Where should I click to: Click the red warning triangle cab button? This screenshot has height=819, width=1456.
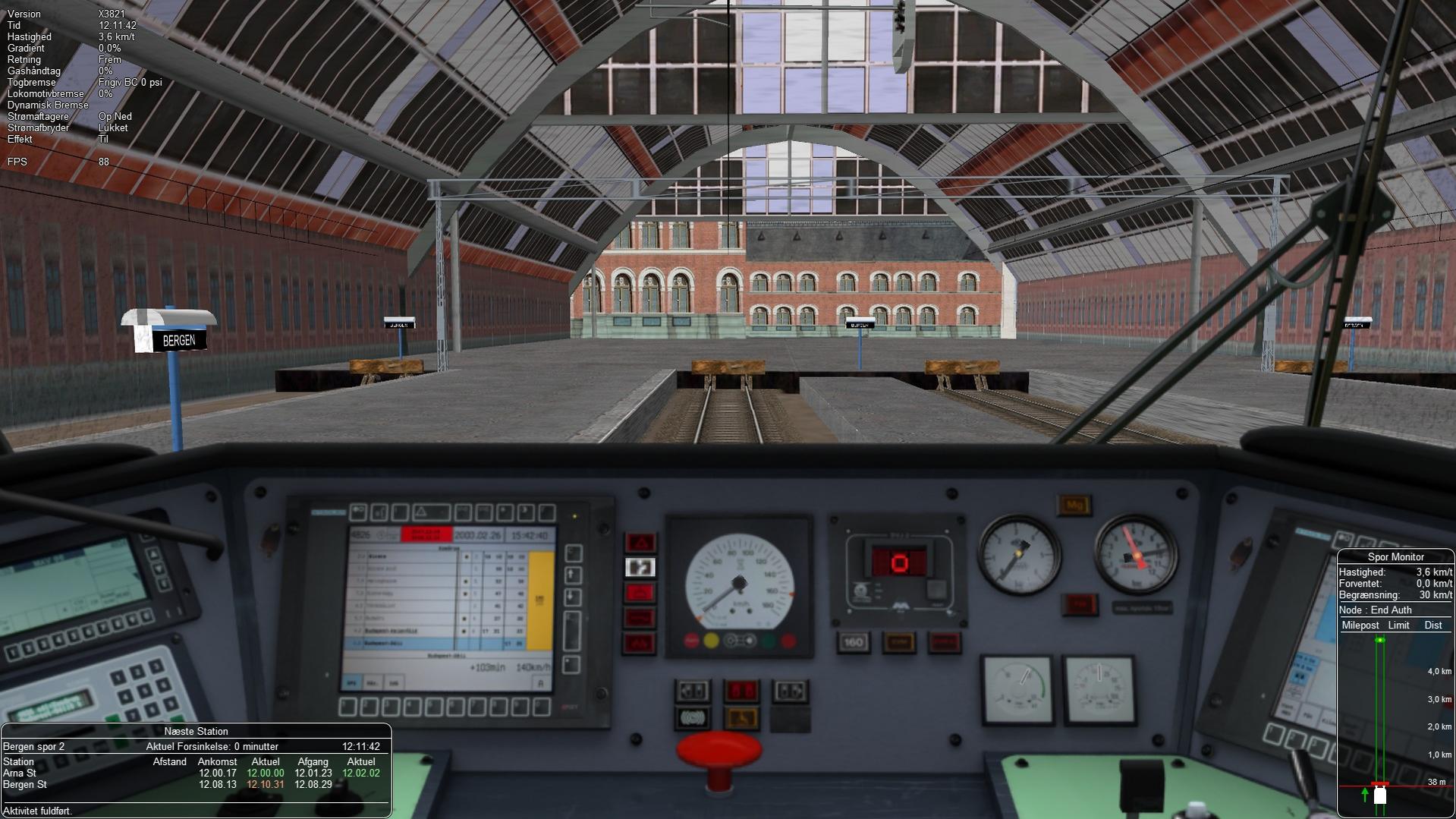point(640,542)
